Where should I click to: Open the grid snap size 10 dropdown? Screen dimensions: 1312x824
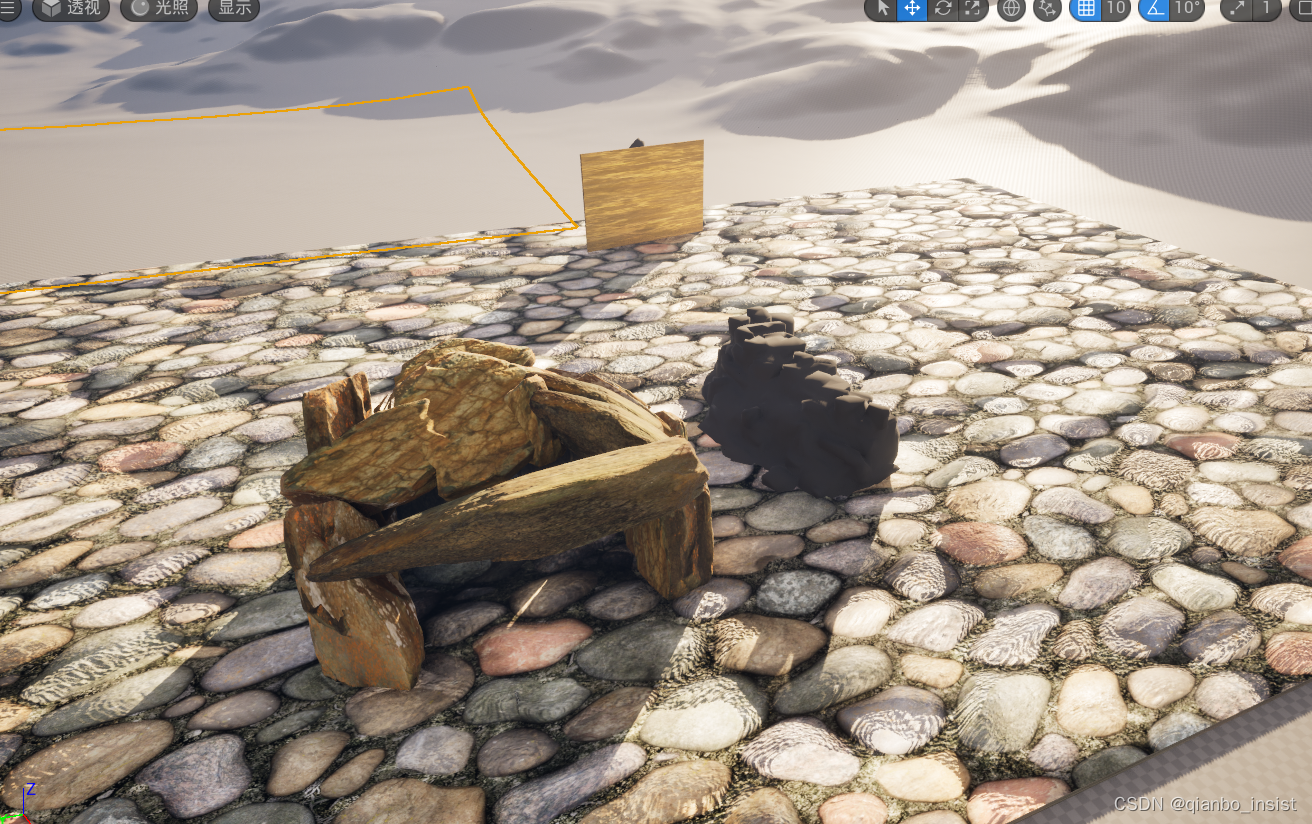[x=1116, y=8]
